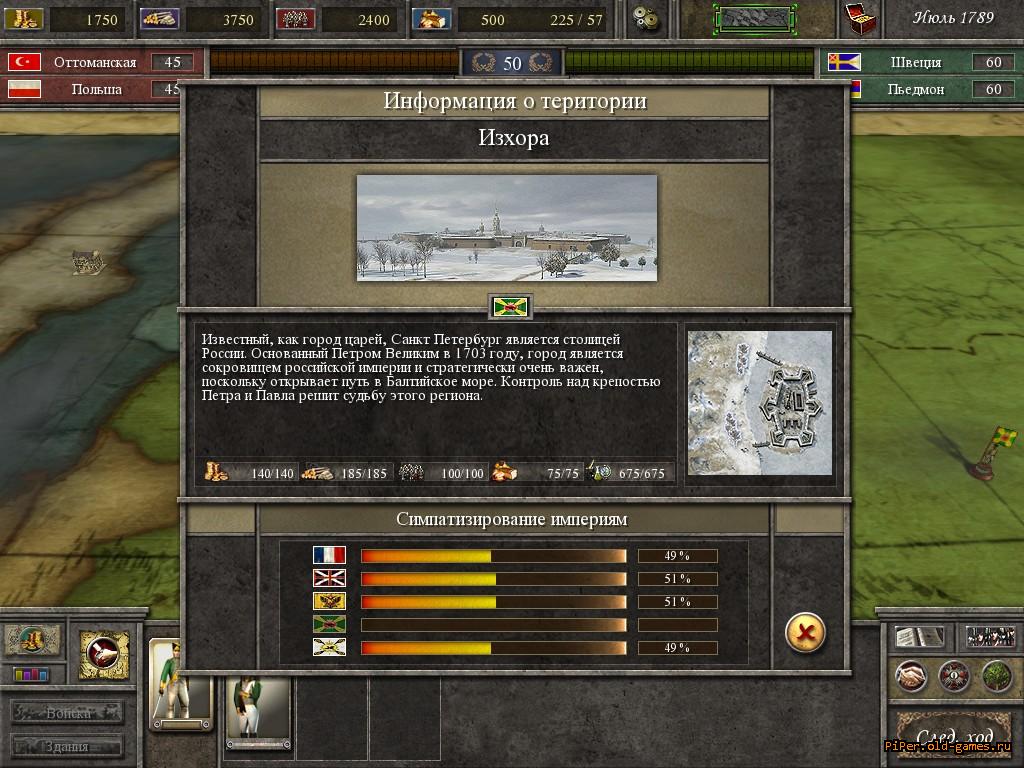
Task: Select the red medal emblem icon
Action: [x=953, y=677]
